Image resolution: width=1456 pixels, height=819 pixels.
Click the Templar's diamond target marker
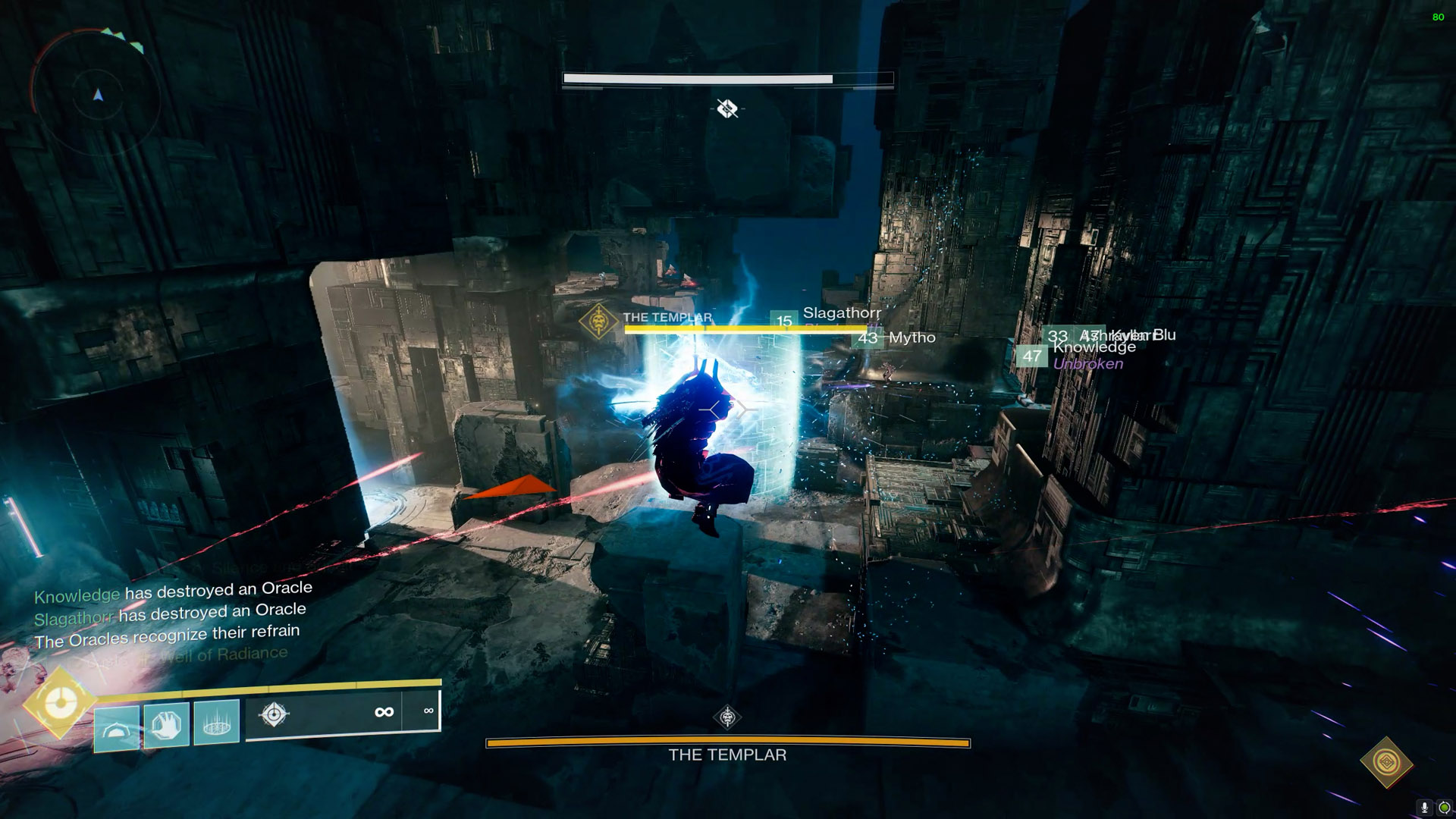coord(598,321)
